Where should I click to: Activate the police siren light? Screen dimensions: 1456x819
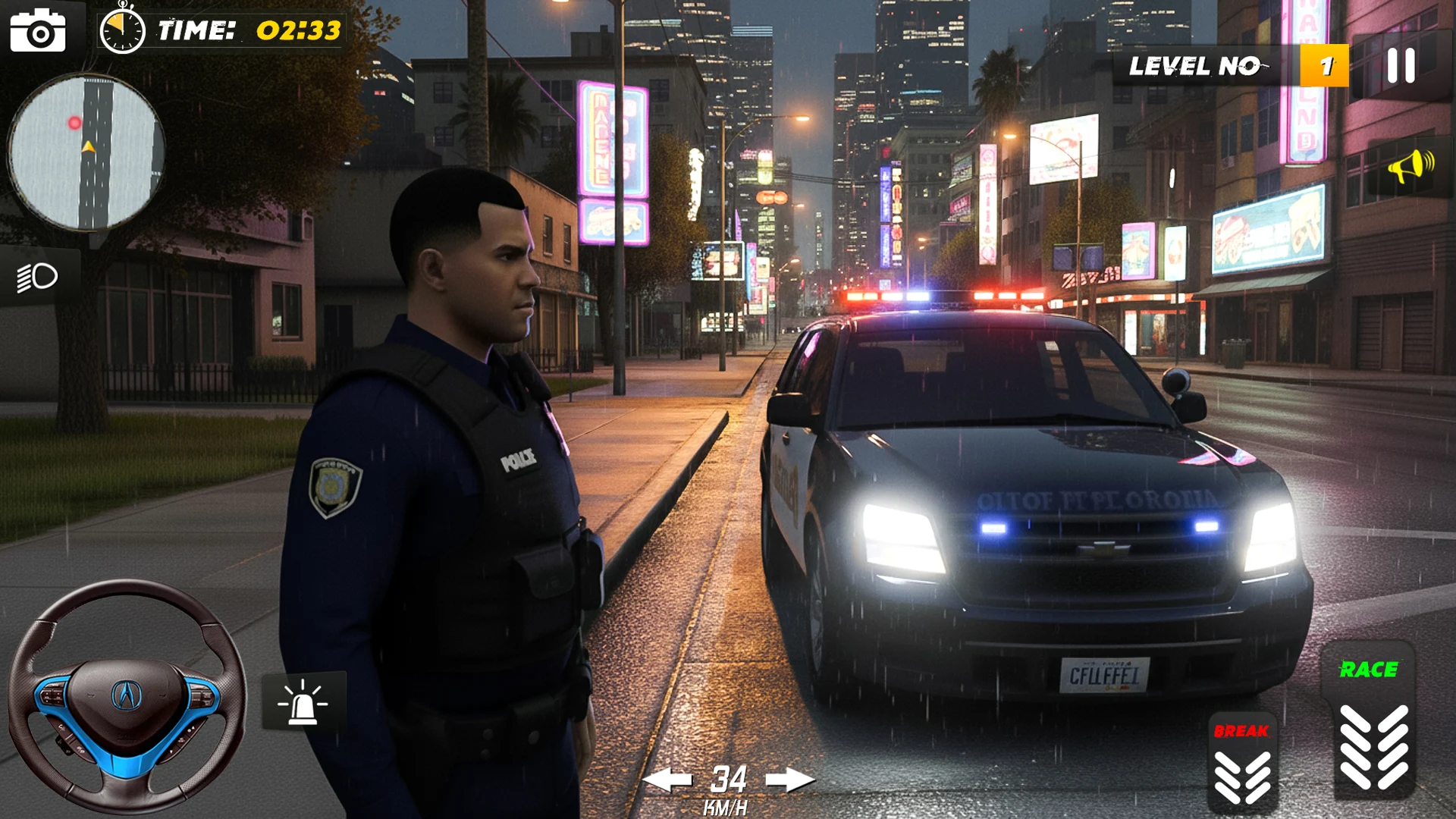coord(303,701)
